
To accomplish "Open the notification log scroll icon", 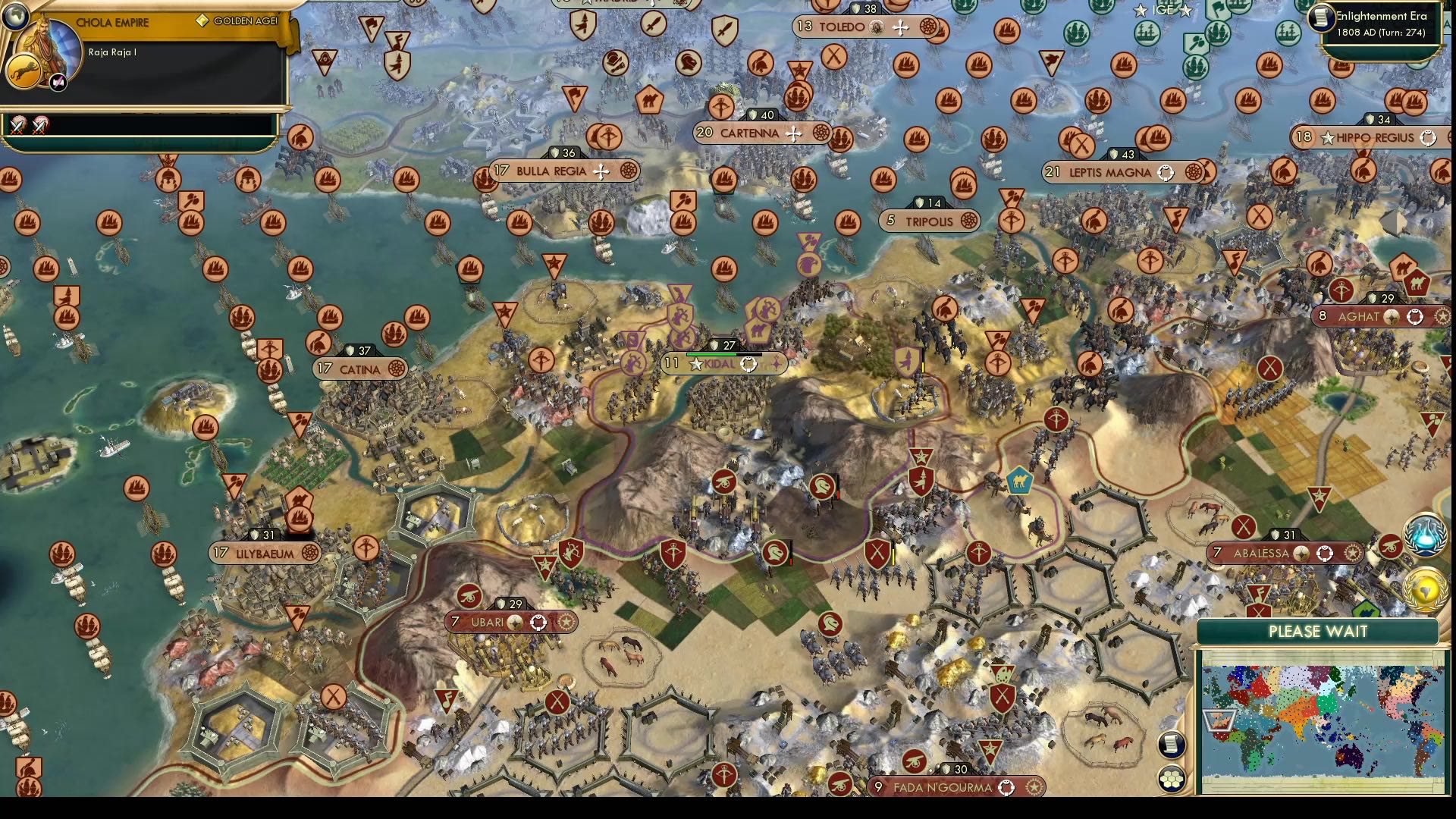I will [1171, 745].
